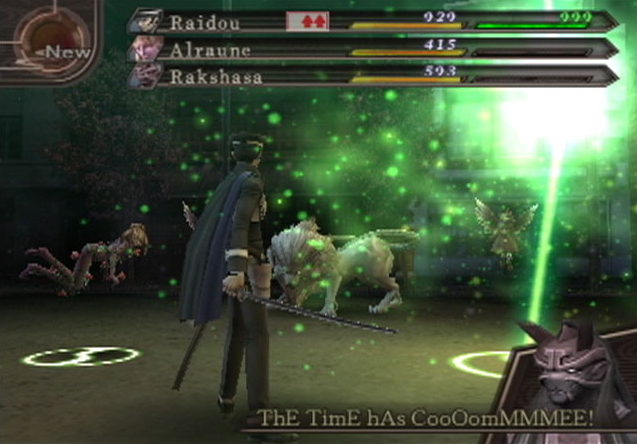
Task: Select Rakshasa's party row
Action: pyautogui.click(x=370, y=74)
